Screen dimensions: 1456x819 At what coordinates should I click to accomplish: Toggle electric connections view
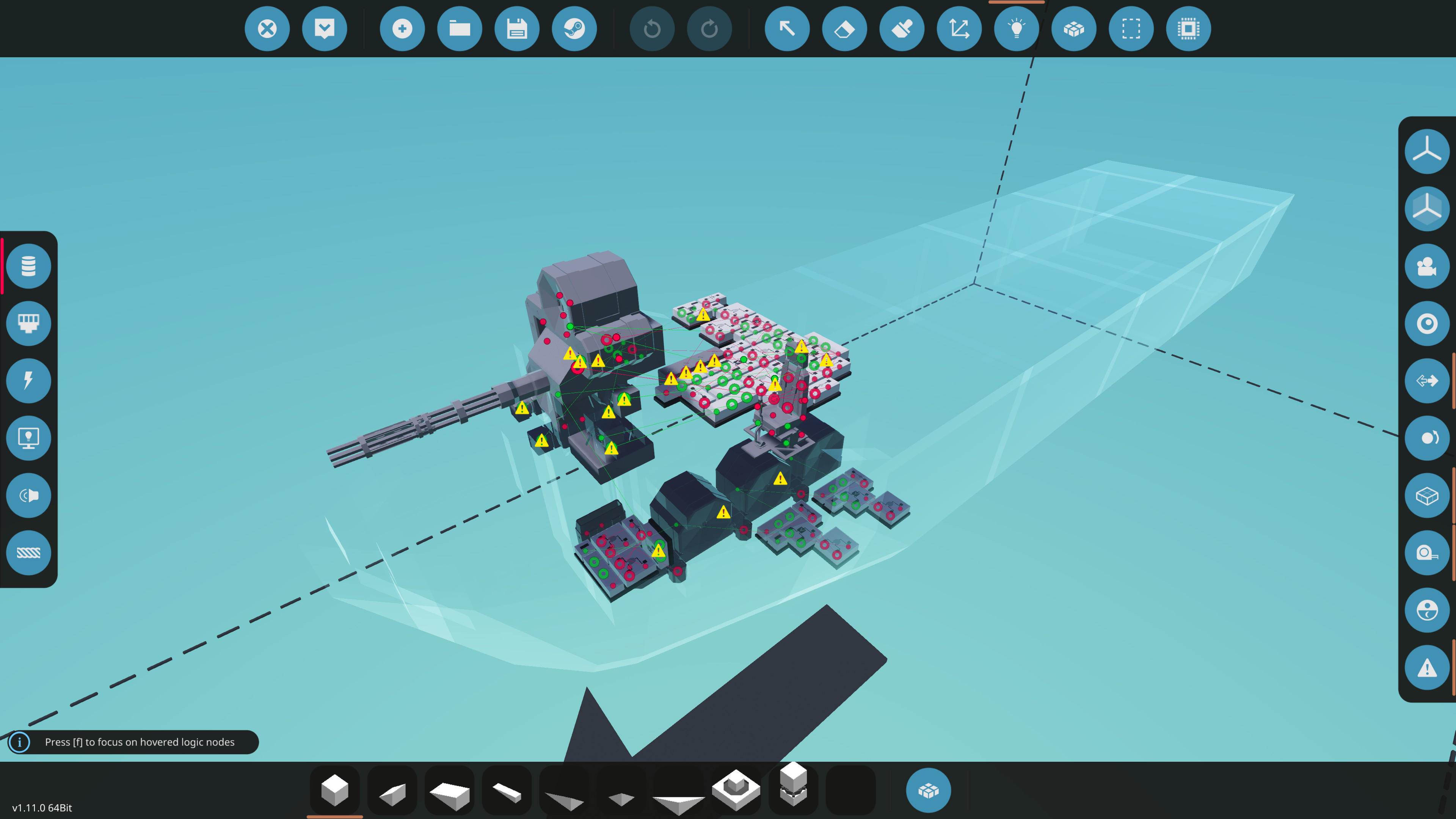29,380
